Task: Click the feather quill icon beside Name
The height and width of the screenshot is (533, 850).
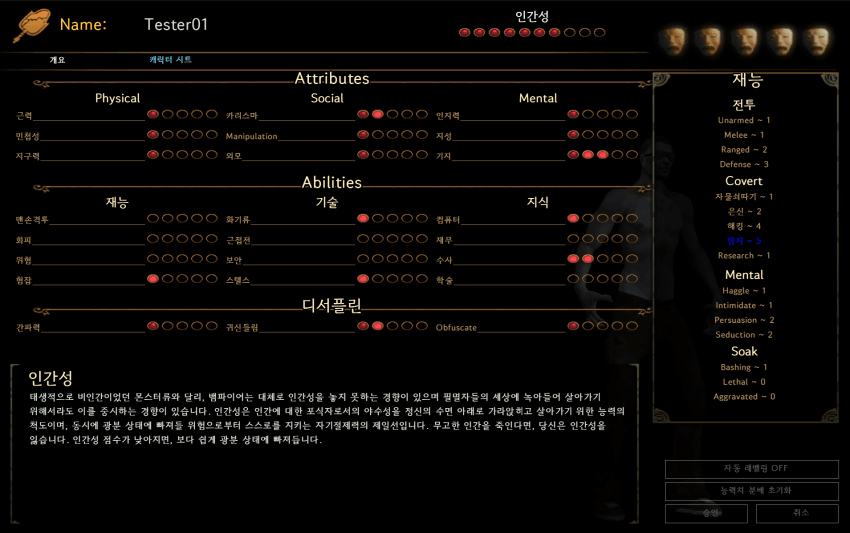Action: pos(31,25)
